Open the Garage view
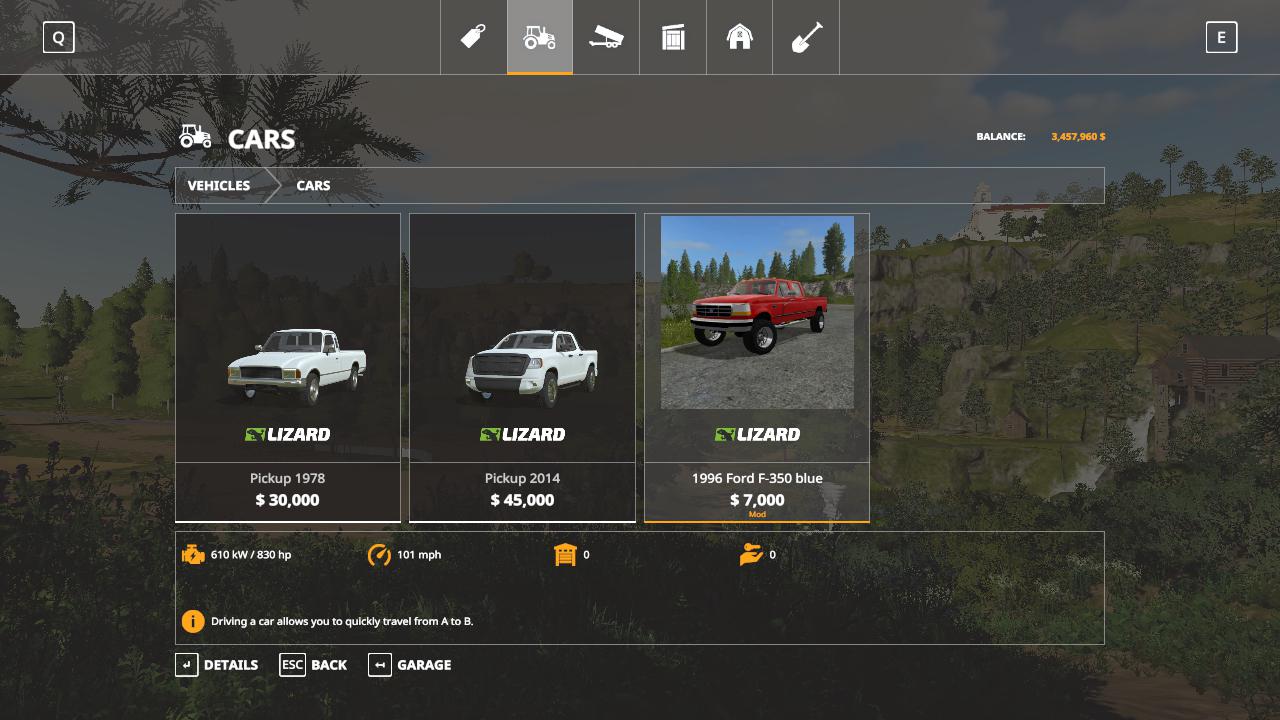This screenshot has width=1280, height=720. 410,665
